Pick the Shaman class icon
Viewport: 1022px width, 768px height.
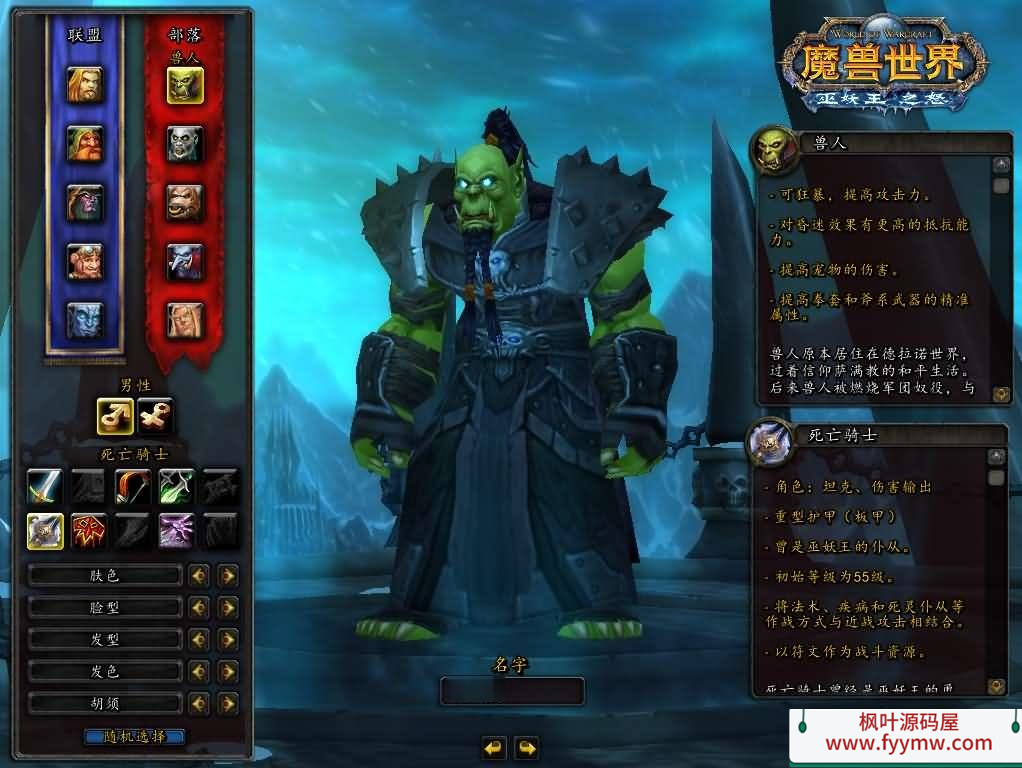coord(88,531)
